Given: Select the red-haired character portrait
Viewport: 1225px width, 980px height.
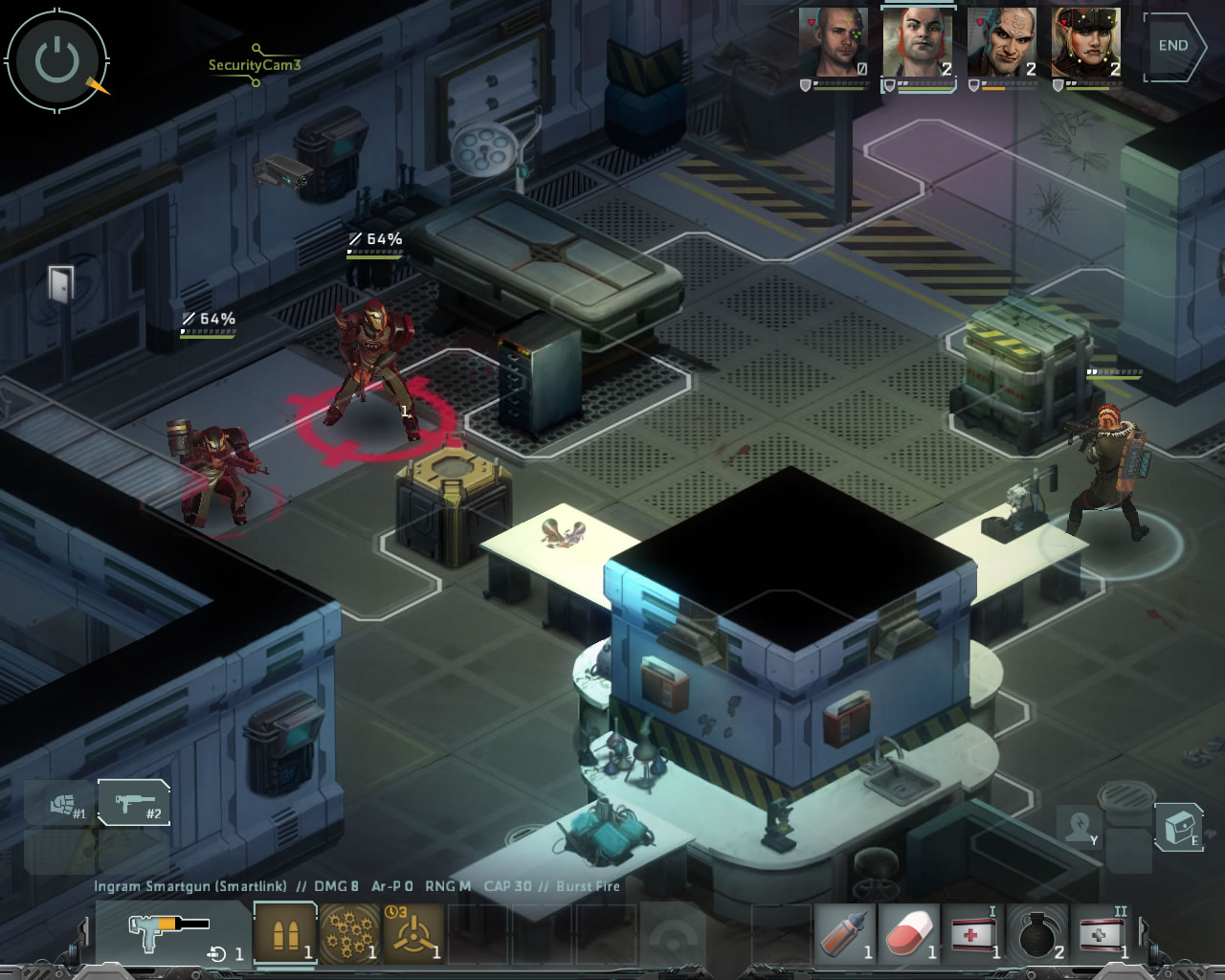Looking at the screenshot, I should coord(918,44).
